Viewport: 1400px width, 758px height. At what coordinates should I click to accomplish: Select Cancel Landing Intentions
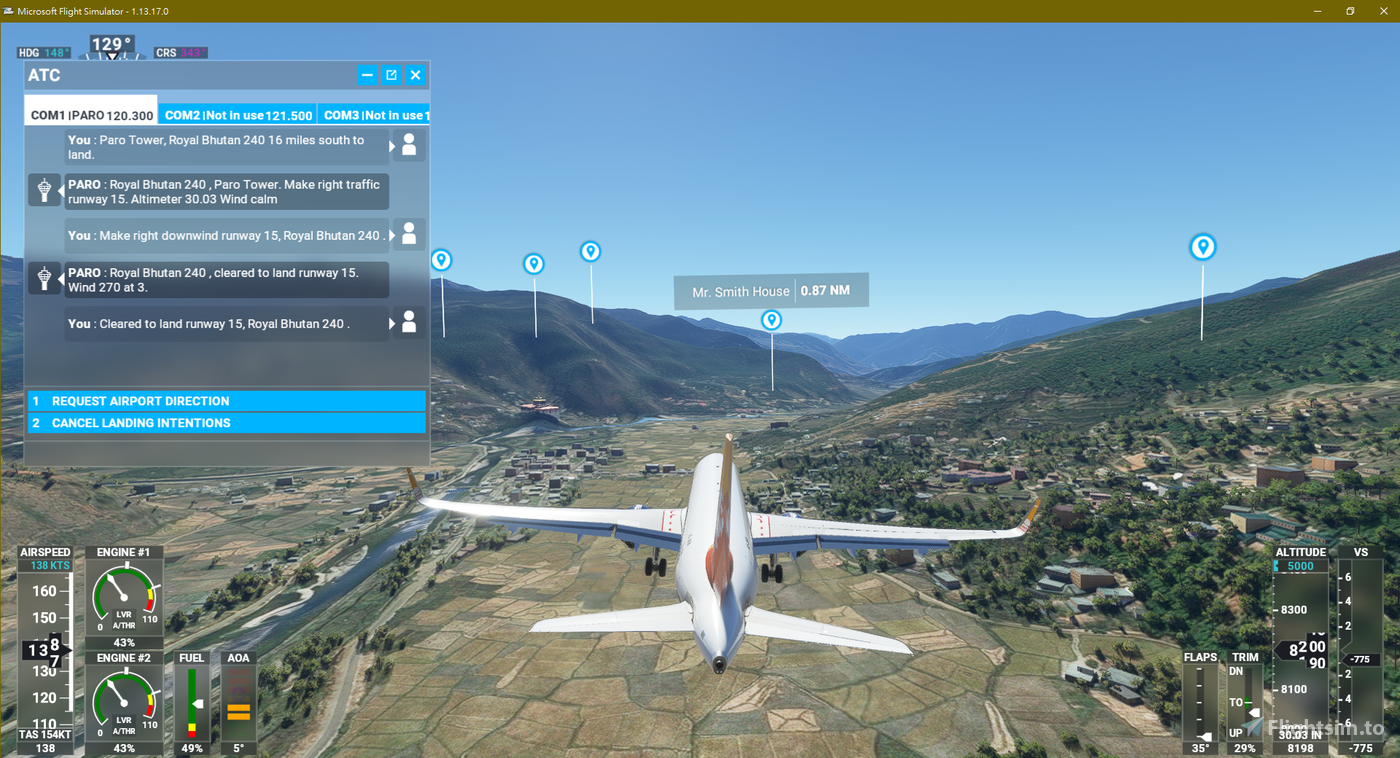point(226,422)
